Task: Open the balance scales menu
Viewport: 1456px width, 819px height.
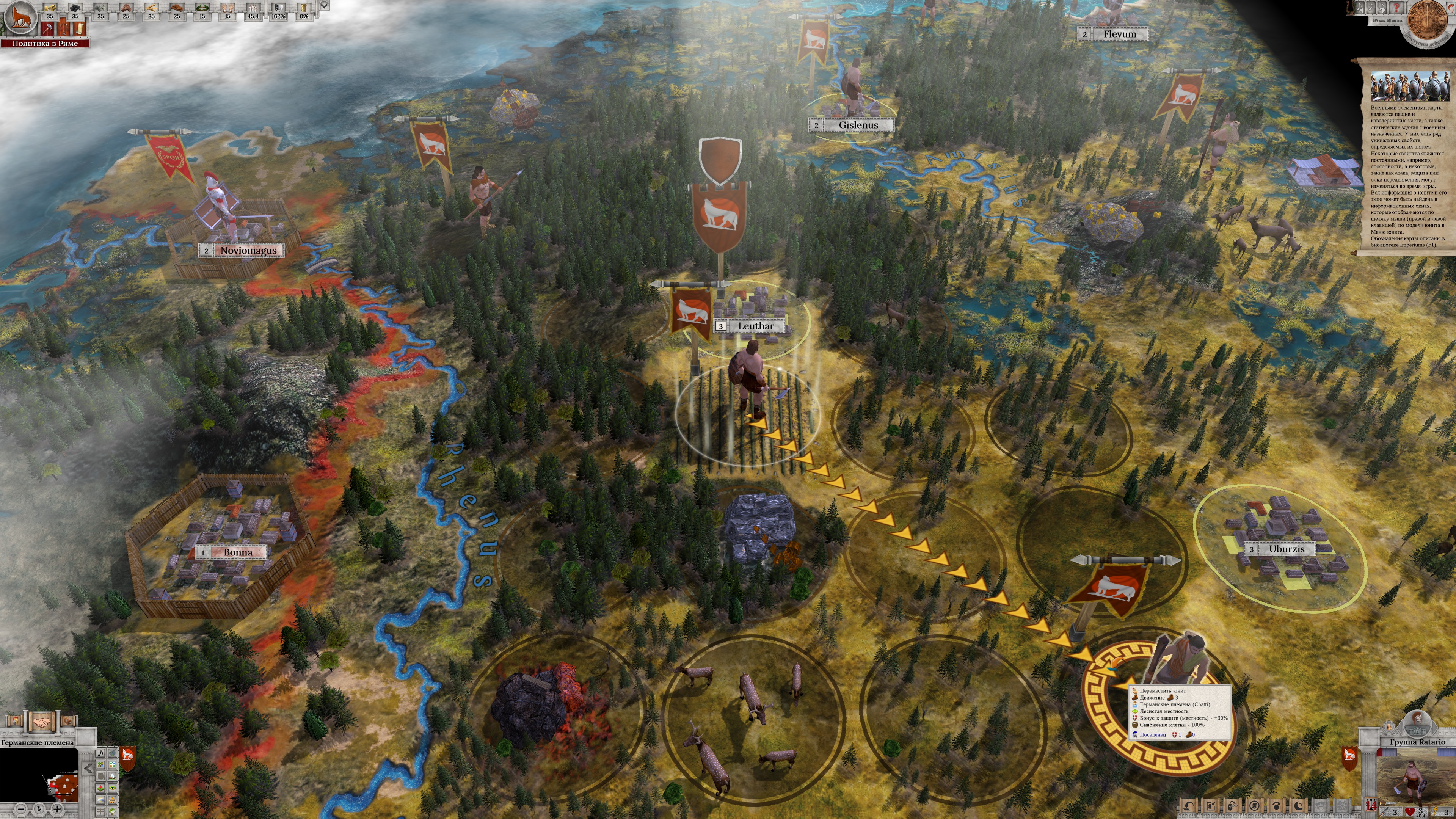Action: (64, 29)
